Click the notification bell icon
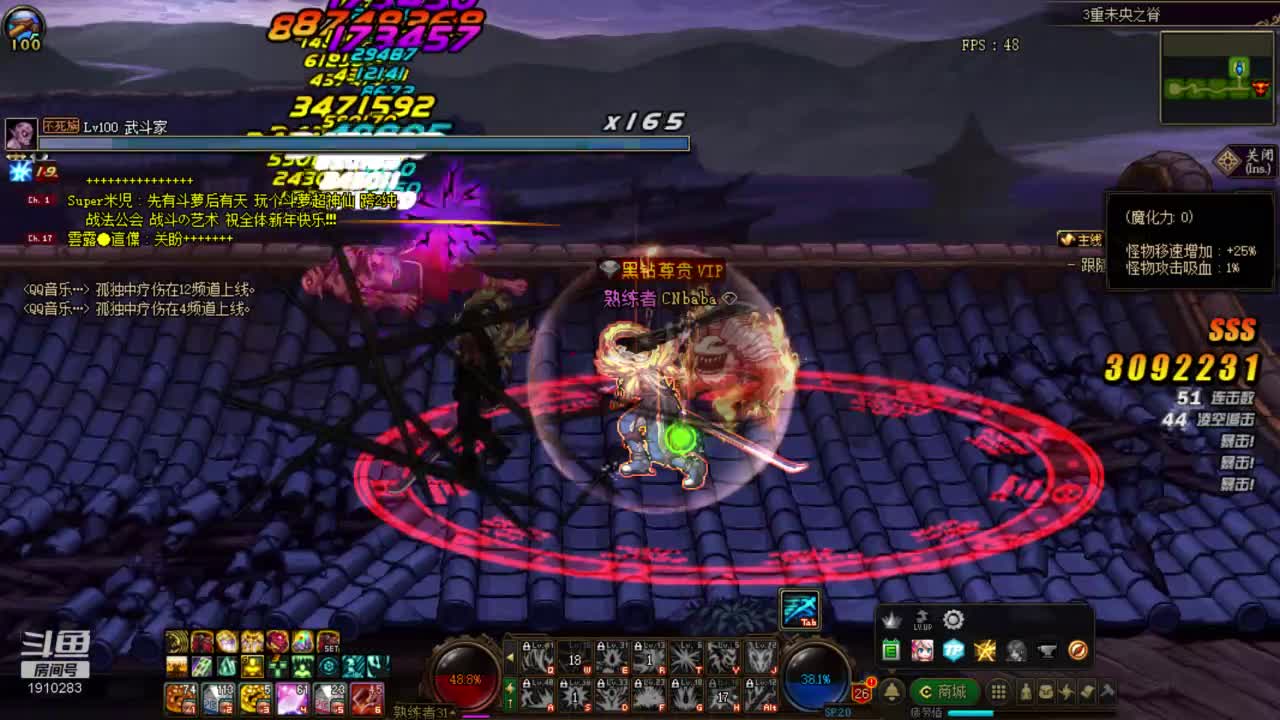Image resolution: width=1280 pixels, height=720 pixels. coord(892,691)
